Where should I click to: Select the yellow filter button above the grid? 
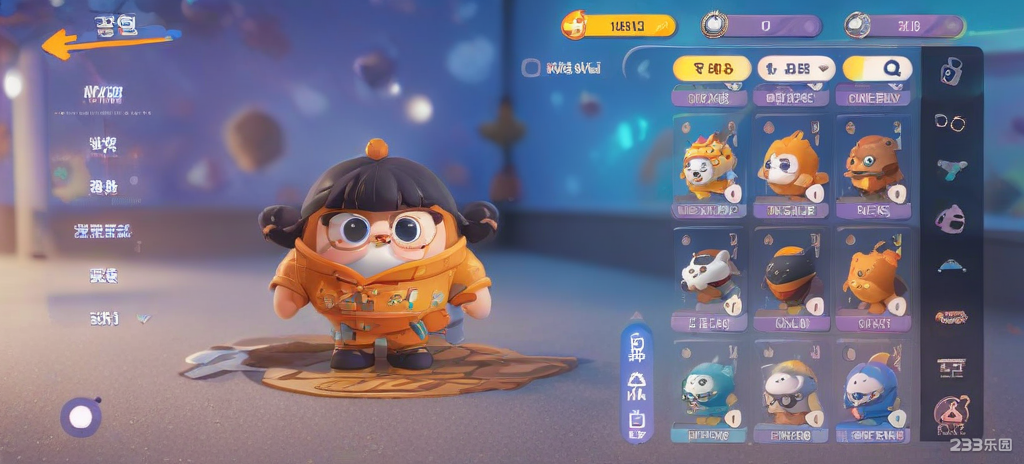[711, 68]
